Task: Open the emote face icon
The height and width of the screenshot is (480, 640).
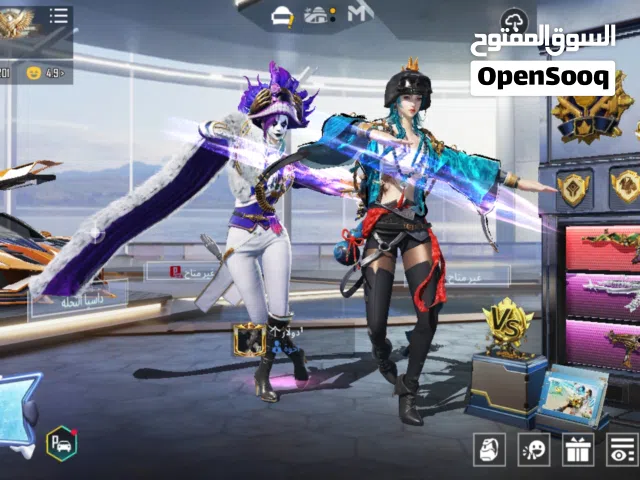Action: pos(534,450)
